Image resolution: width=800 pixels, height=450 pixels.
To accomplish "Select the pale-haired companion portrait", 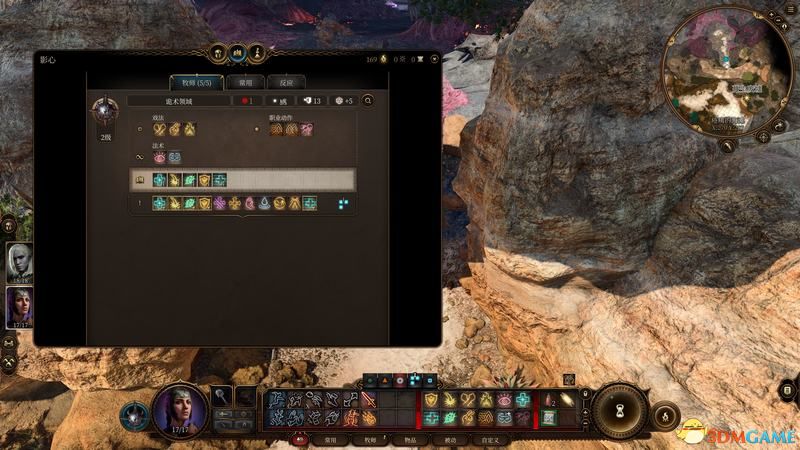I will pyautogui.click(x=19, y=263).
